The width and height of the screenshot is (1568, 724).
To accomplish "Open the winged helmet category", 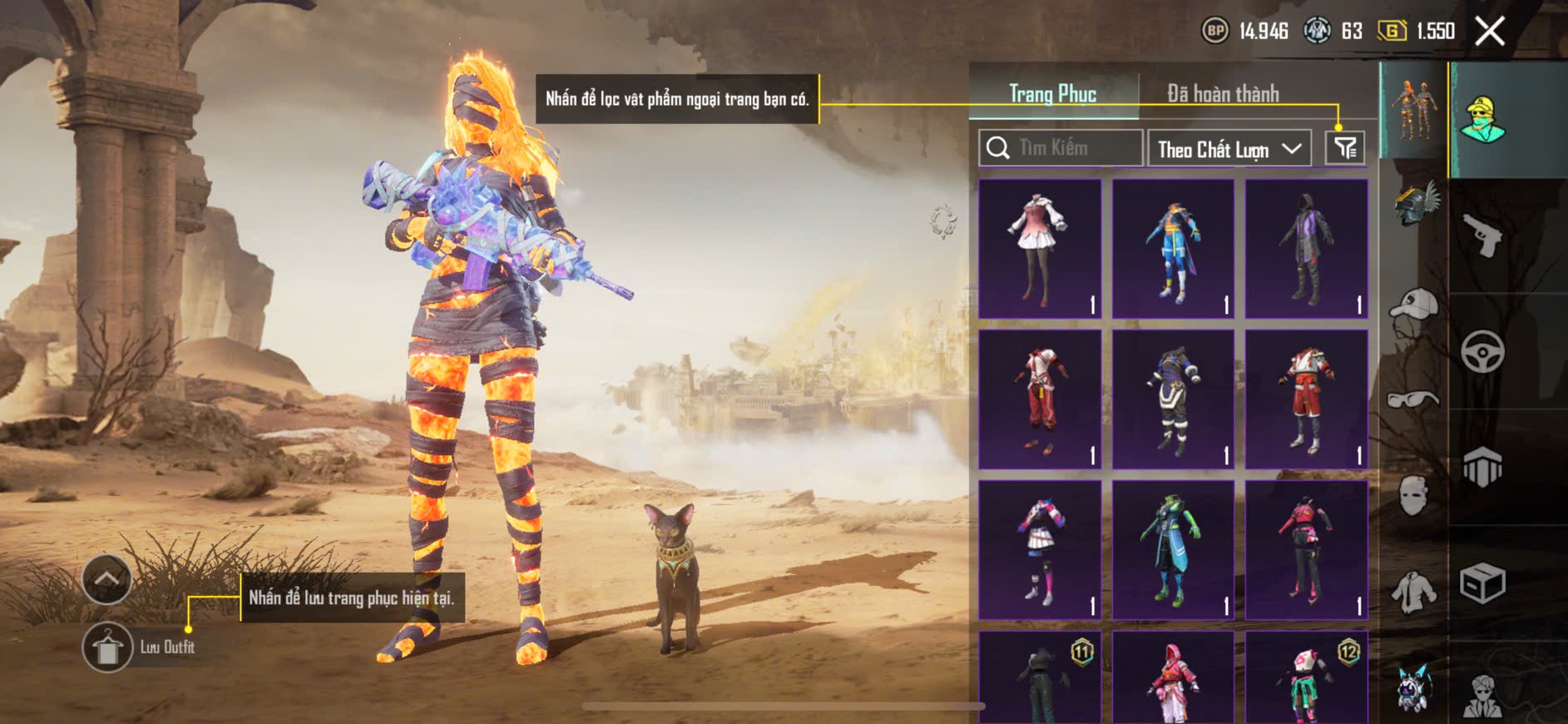I will 1415,204.
